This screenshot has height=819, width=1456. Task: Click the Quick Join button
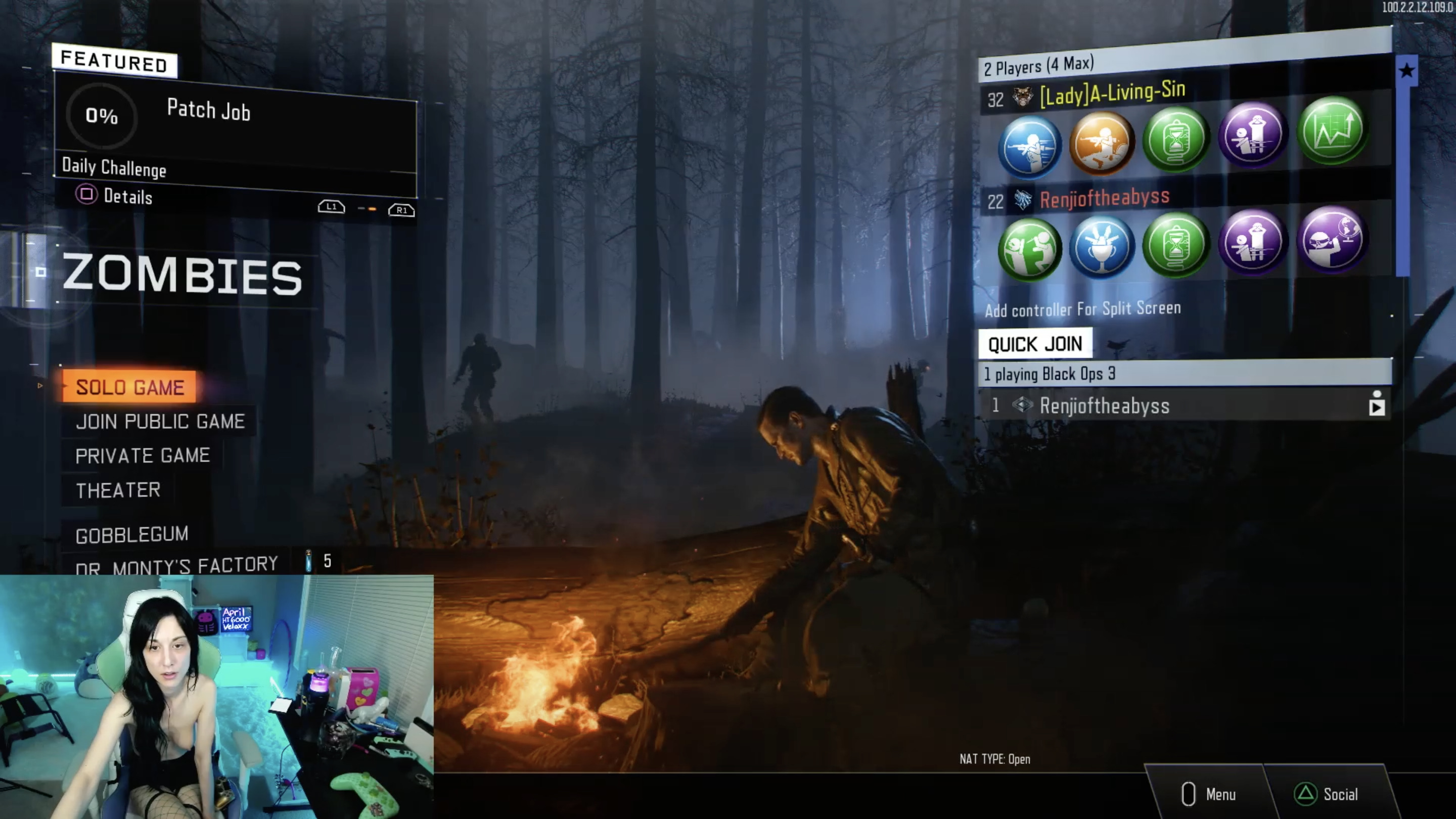[1035, 344]
